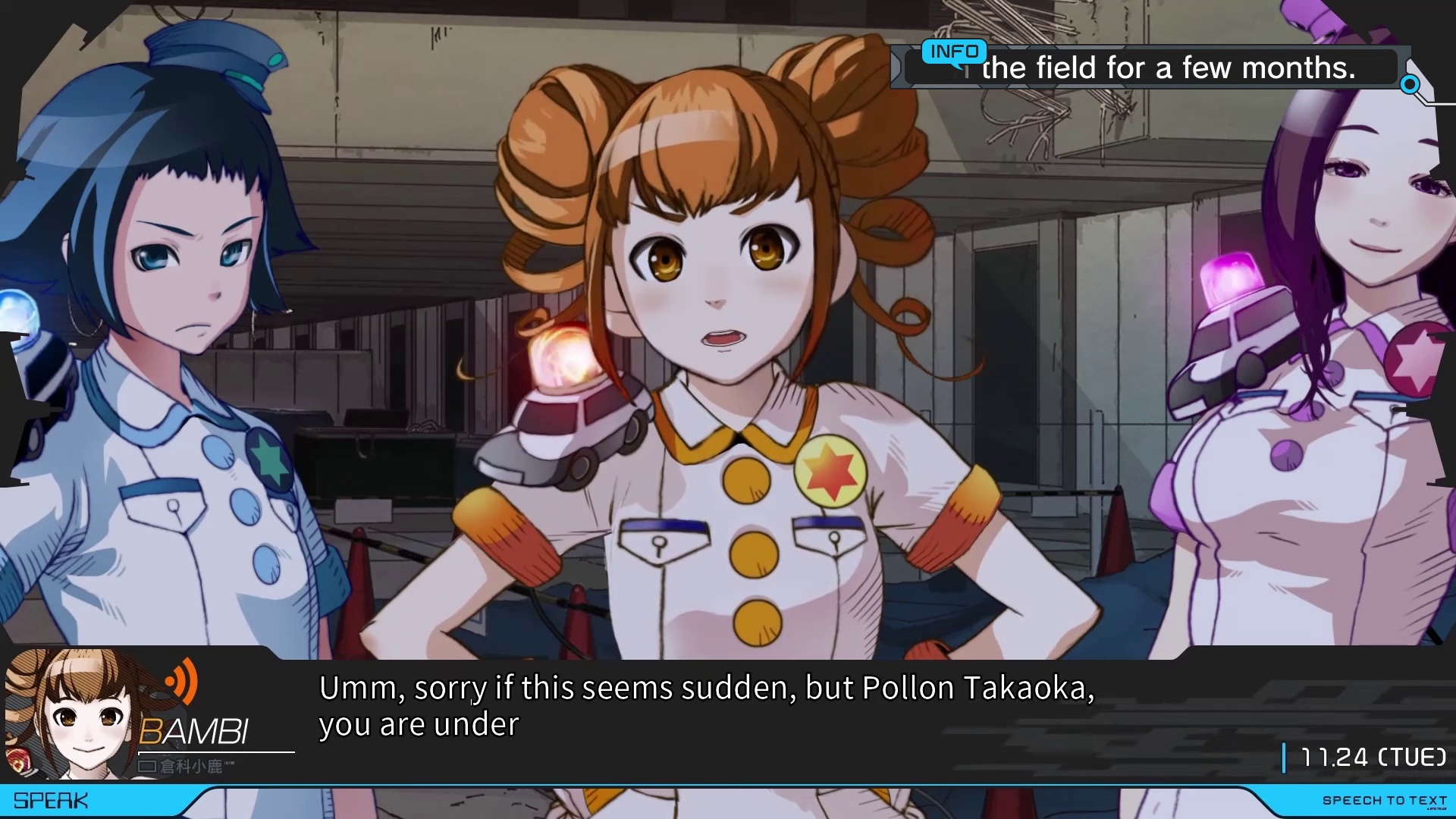Click the SPEAK label in the bottom bar
Image resolution: width=1456 pixels, height=819 pixels.
pos(51,801)
